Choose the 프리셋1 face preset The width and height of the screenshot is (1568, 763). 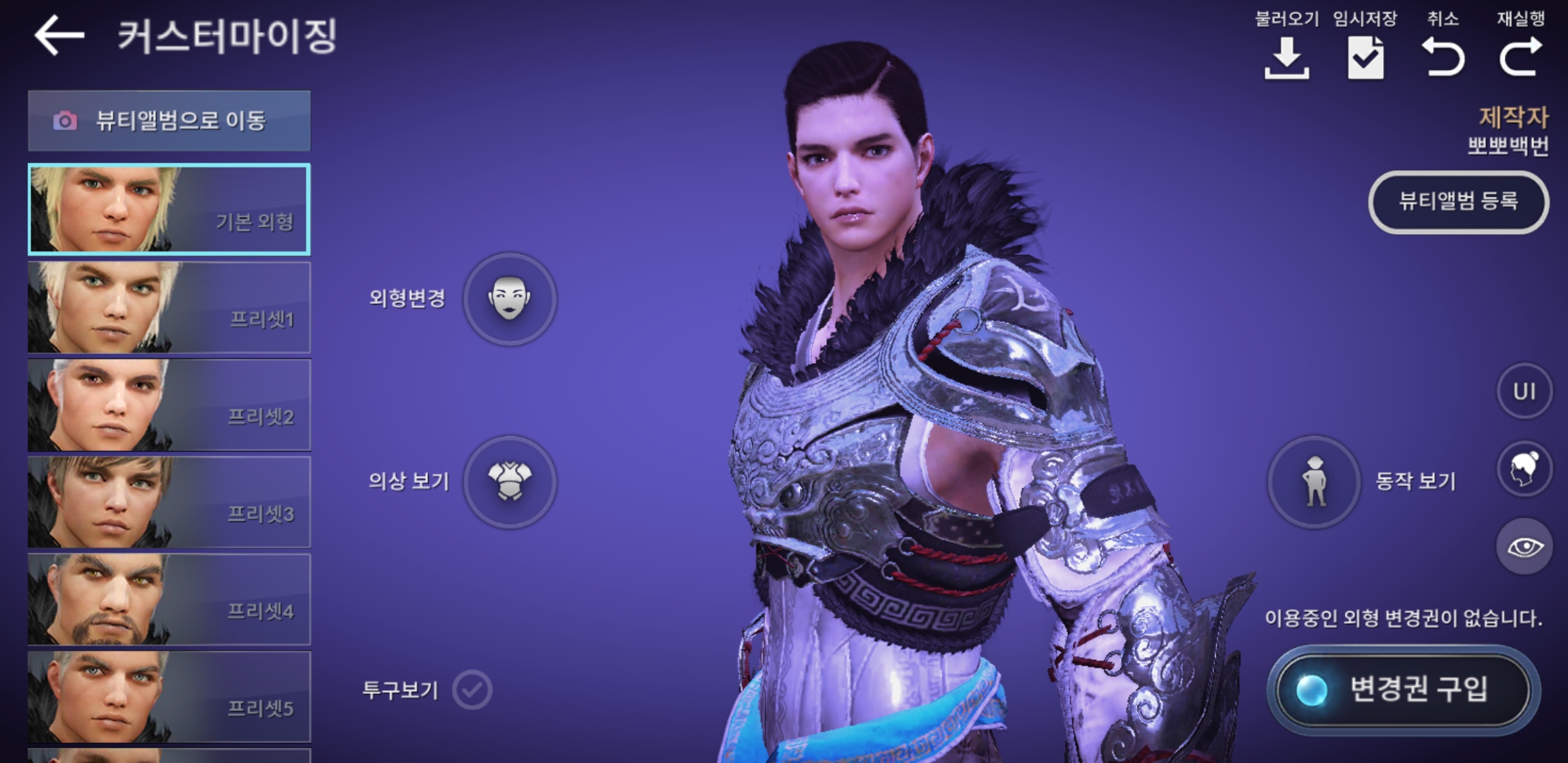click(169, 307)
